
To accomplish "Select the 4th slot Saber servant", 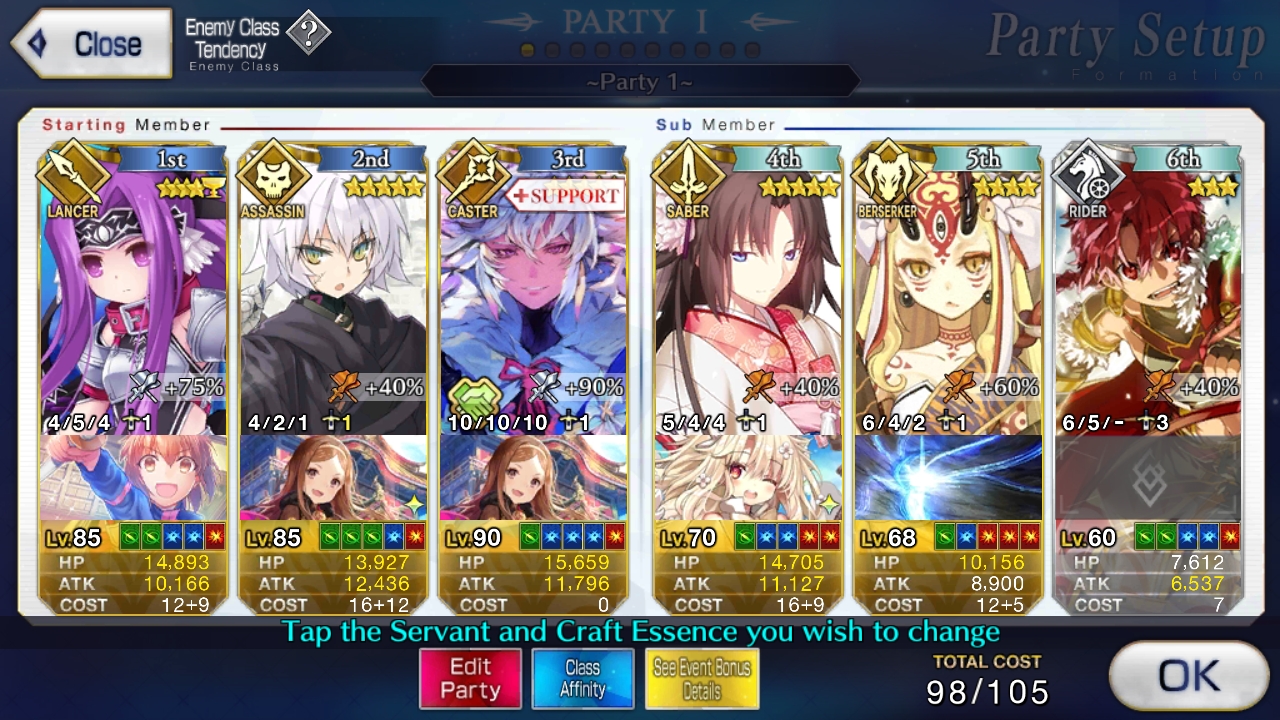I will (x=748, y=300).
